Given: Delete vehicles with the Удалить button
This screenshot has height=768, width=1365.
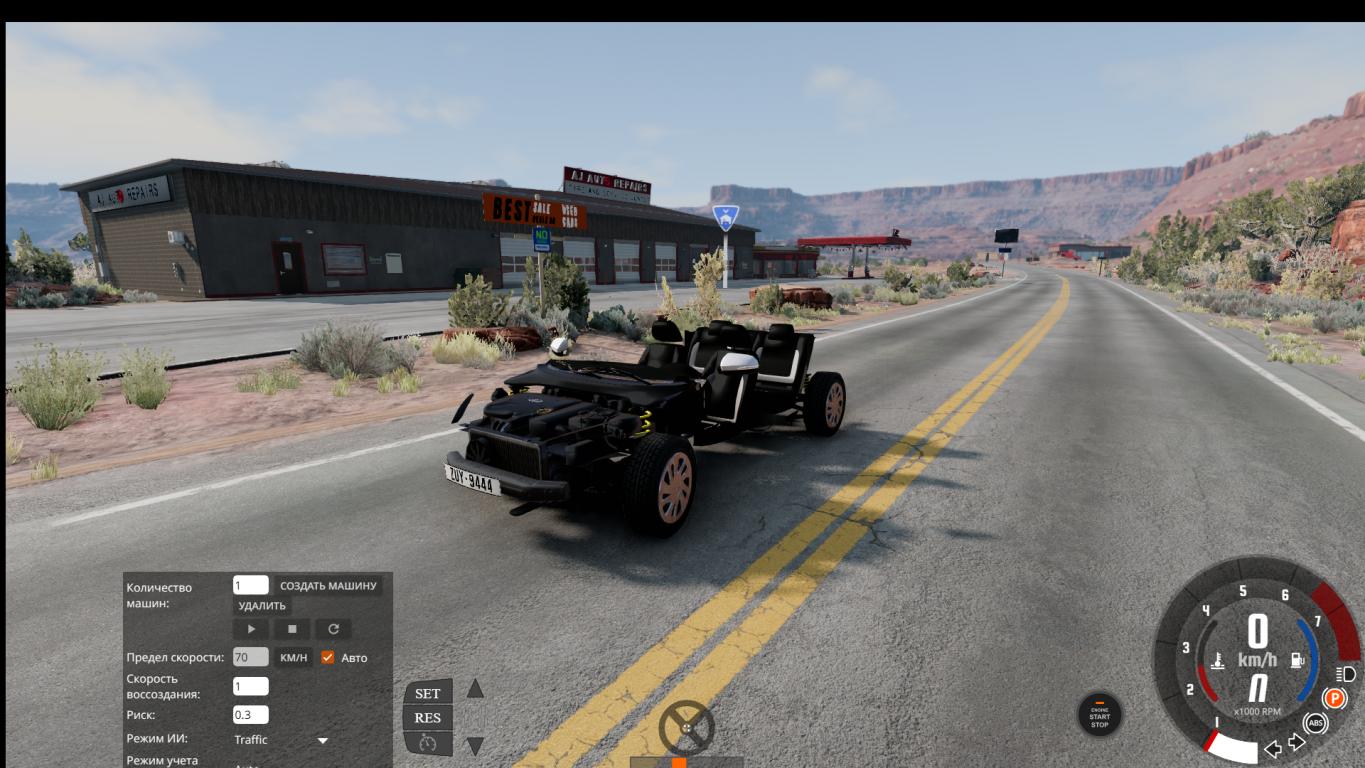Looking at the screenshot, I should point(262,606).
